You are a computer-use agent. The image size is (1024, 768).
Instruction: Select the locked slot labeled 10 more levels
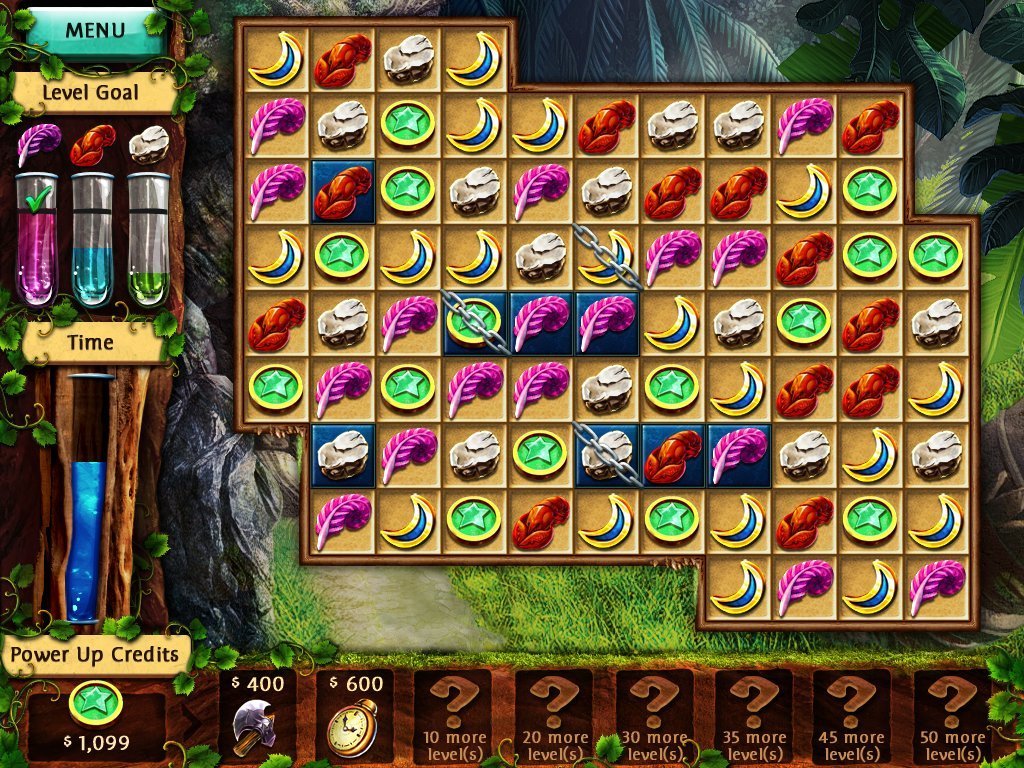(x=454, y=716)
